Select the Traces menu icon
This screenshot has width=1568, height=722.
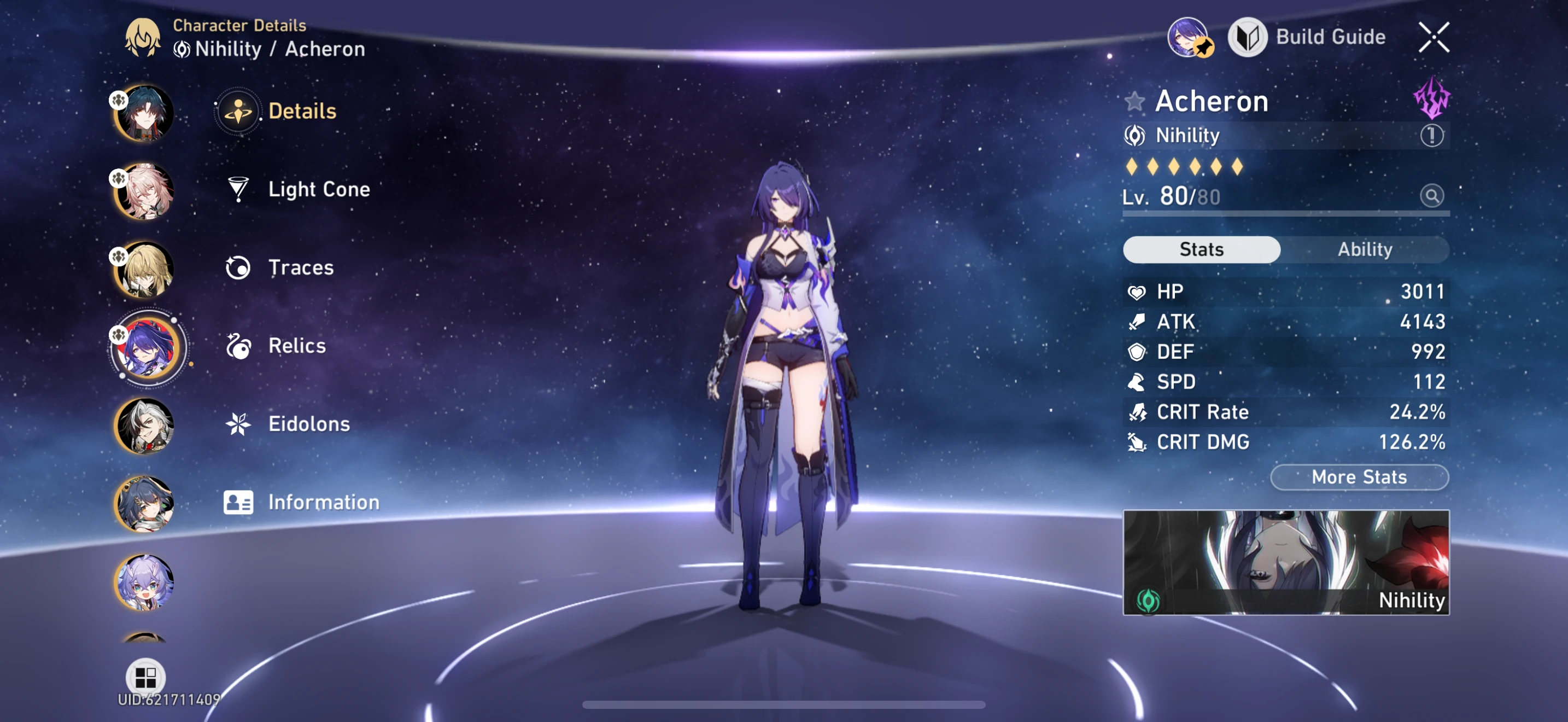pyautogui.click(x=238, y=267)
